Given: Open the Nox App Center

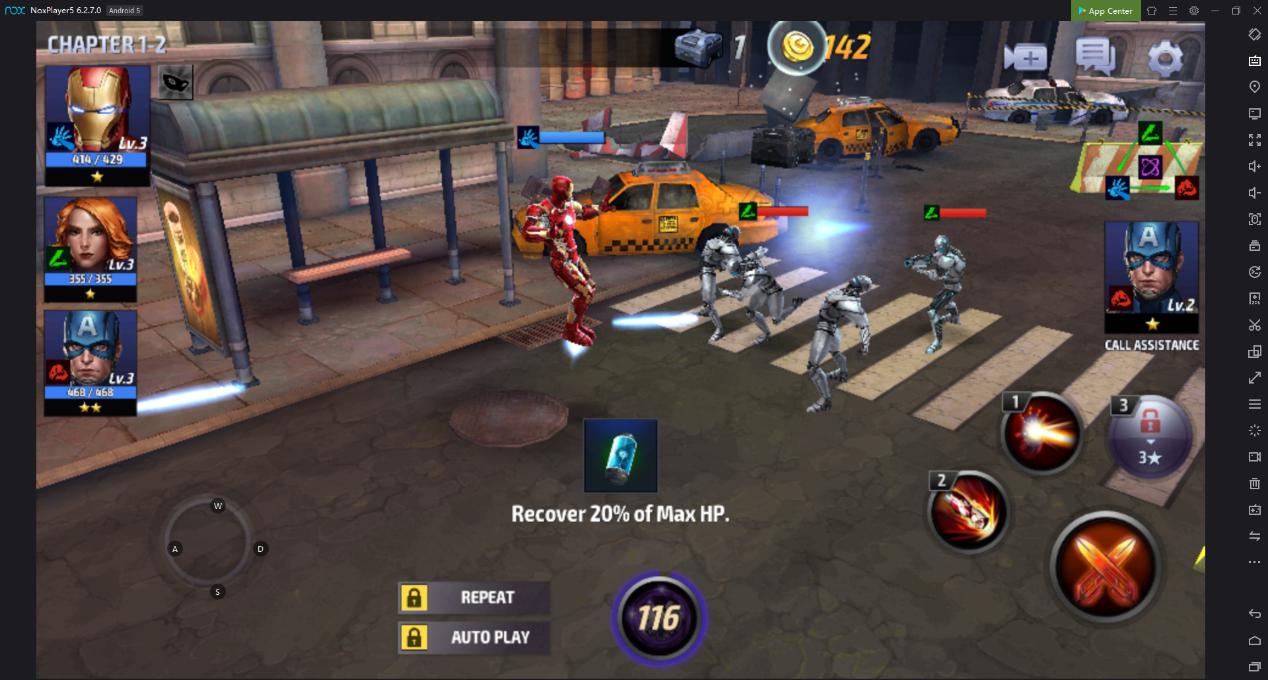Looking at the screenshot, I should coord(1105,10).
